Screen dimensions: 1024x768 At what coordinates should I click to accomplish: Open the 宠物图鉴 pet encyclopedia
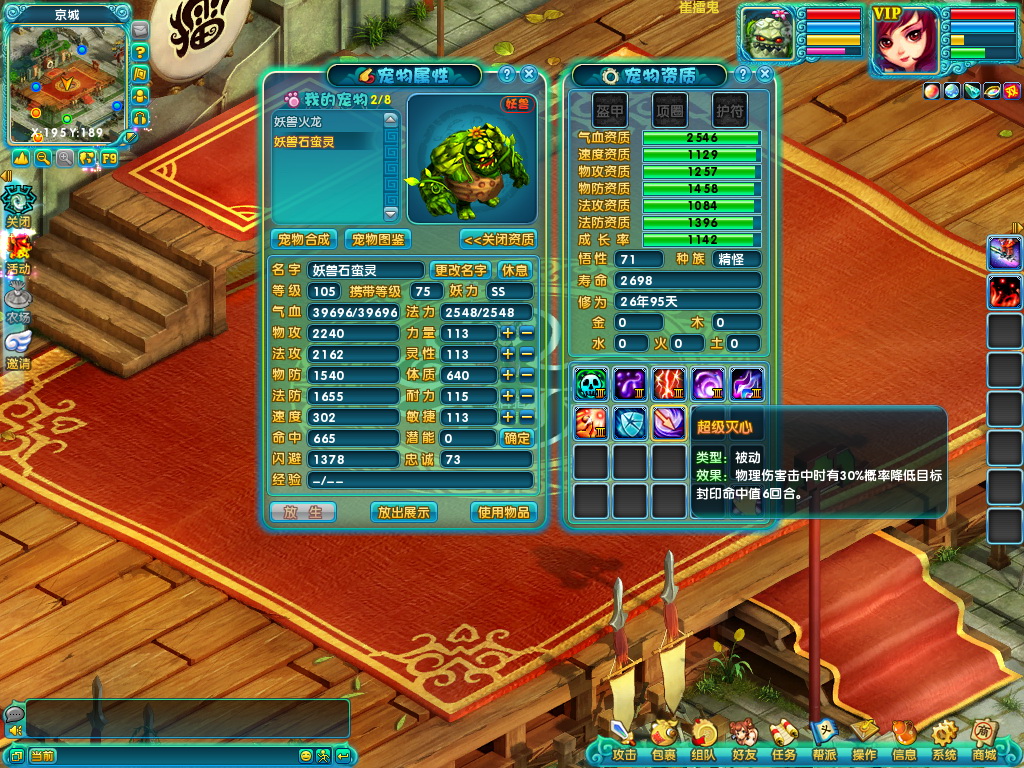pos(378,240)
